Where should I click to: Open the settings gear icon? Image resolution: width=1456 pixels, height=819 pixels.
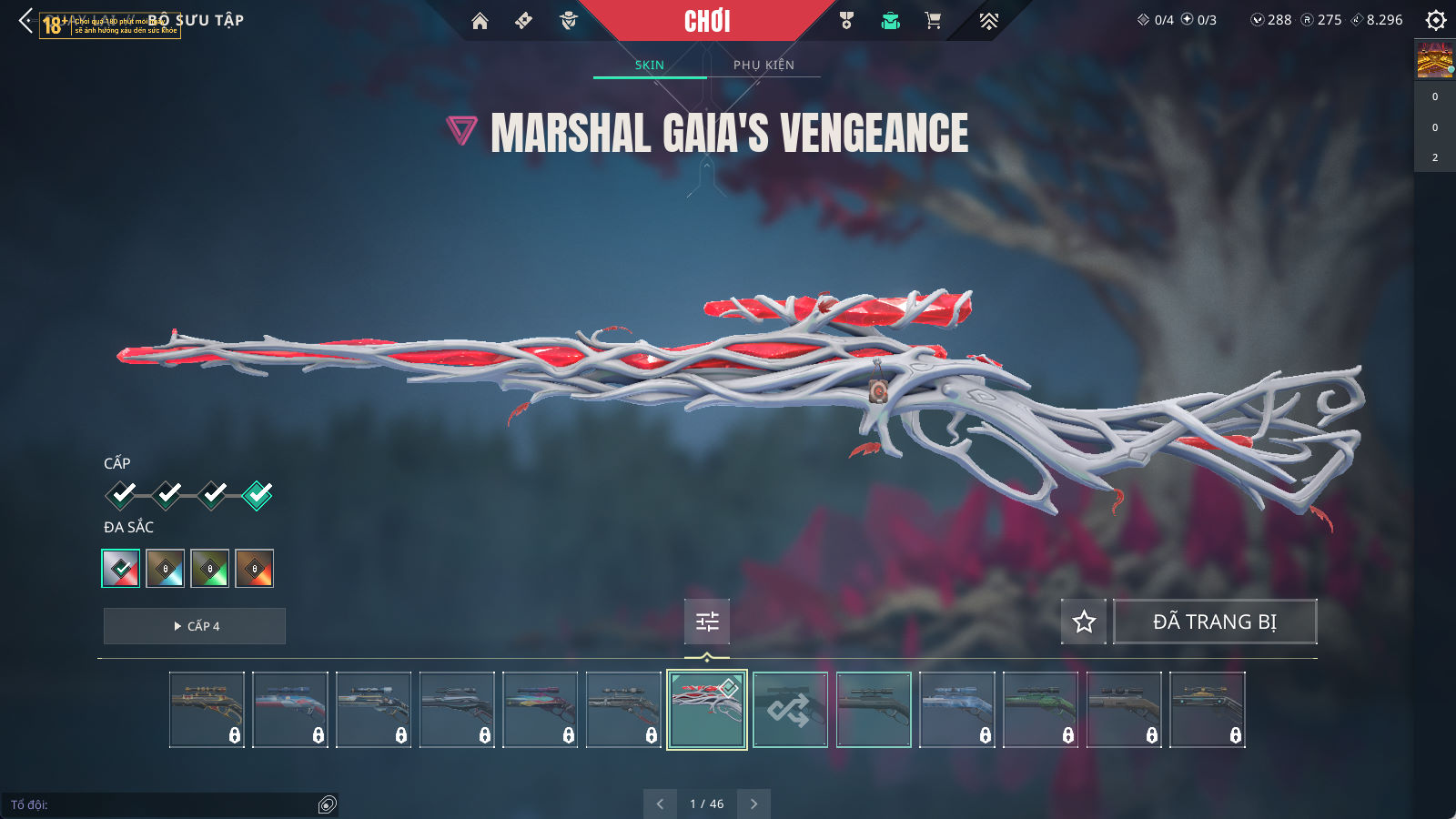[x=1436, y=20]
